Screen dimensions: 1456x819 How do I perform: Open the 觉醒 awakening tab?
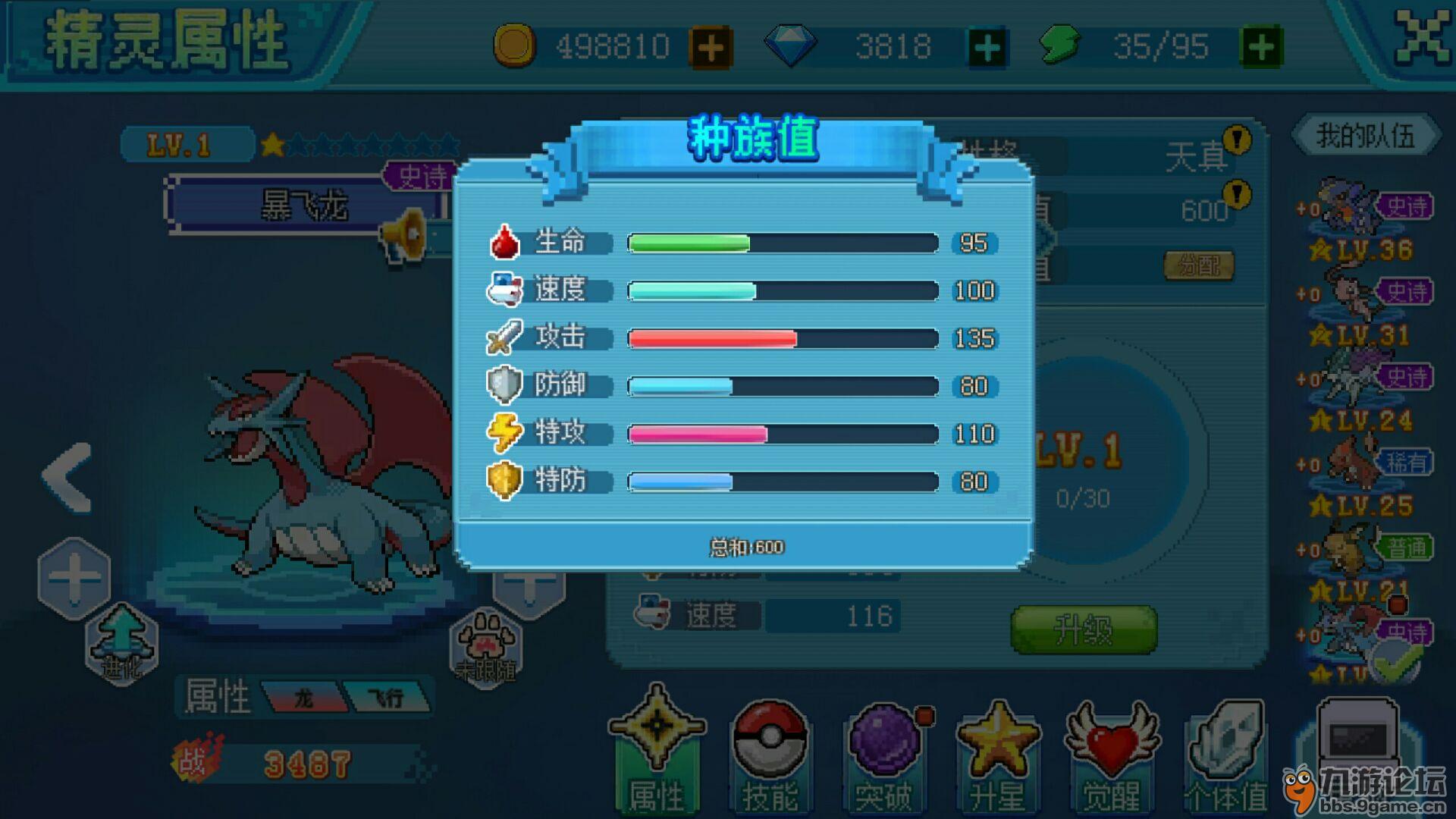(1112, 755)
